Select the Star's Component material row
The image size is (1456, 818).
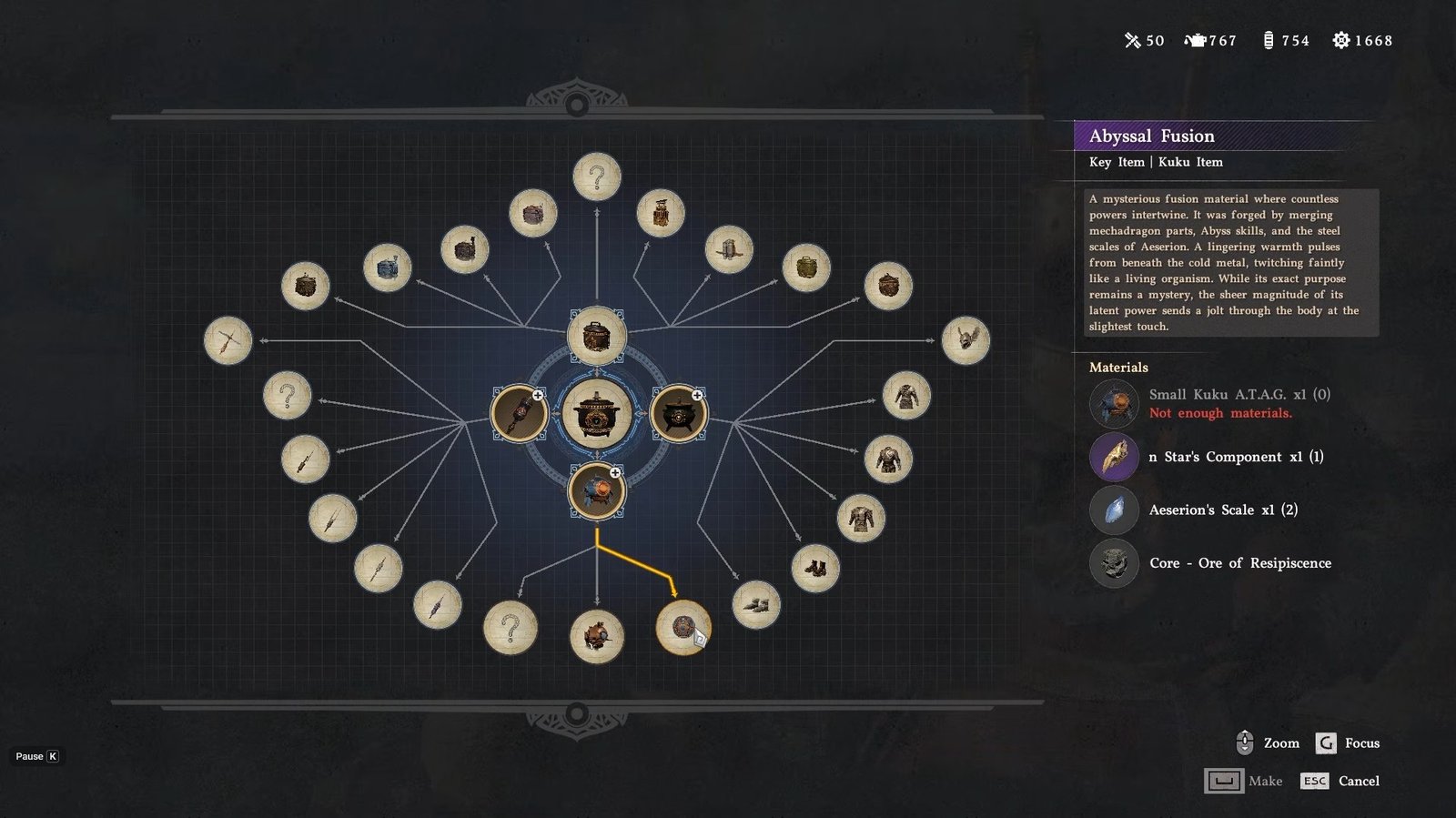coord(1235,457)
